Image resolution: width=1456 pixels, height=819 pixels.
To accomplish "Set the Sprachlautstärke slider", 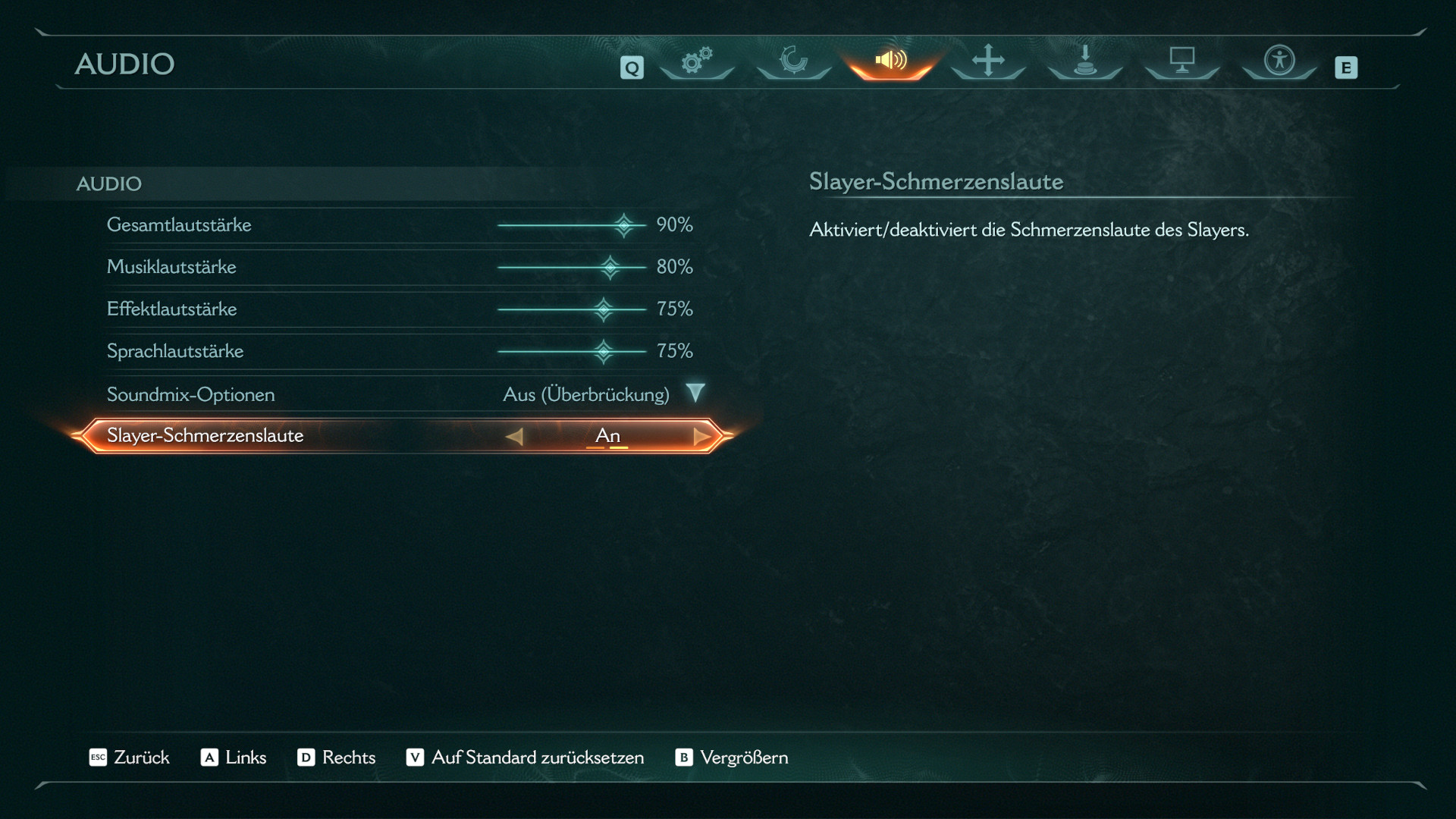I will coord(603,351).
